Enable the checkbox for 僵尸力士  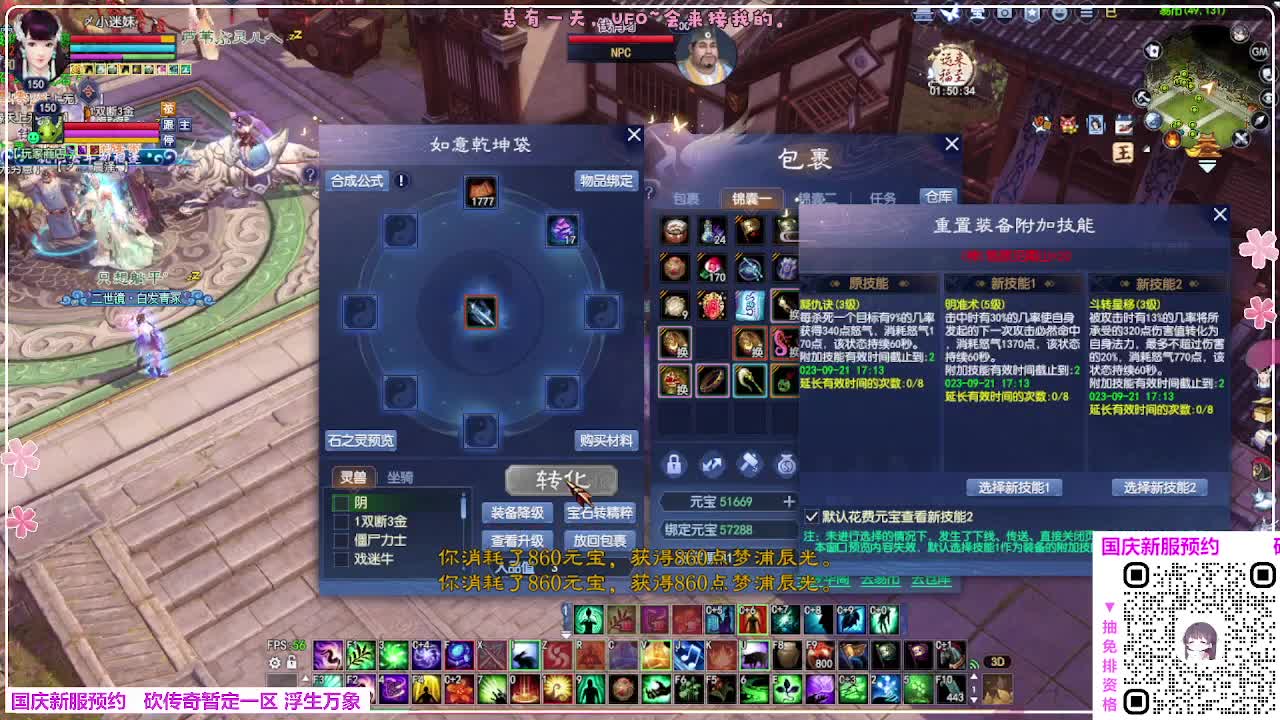pyautogui.click(x=341, y=538)
